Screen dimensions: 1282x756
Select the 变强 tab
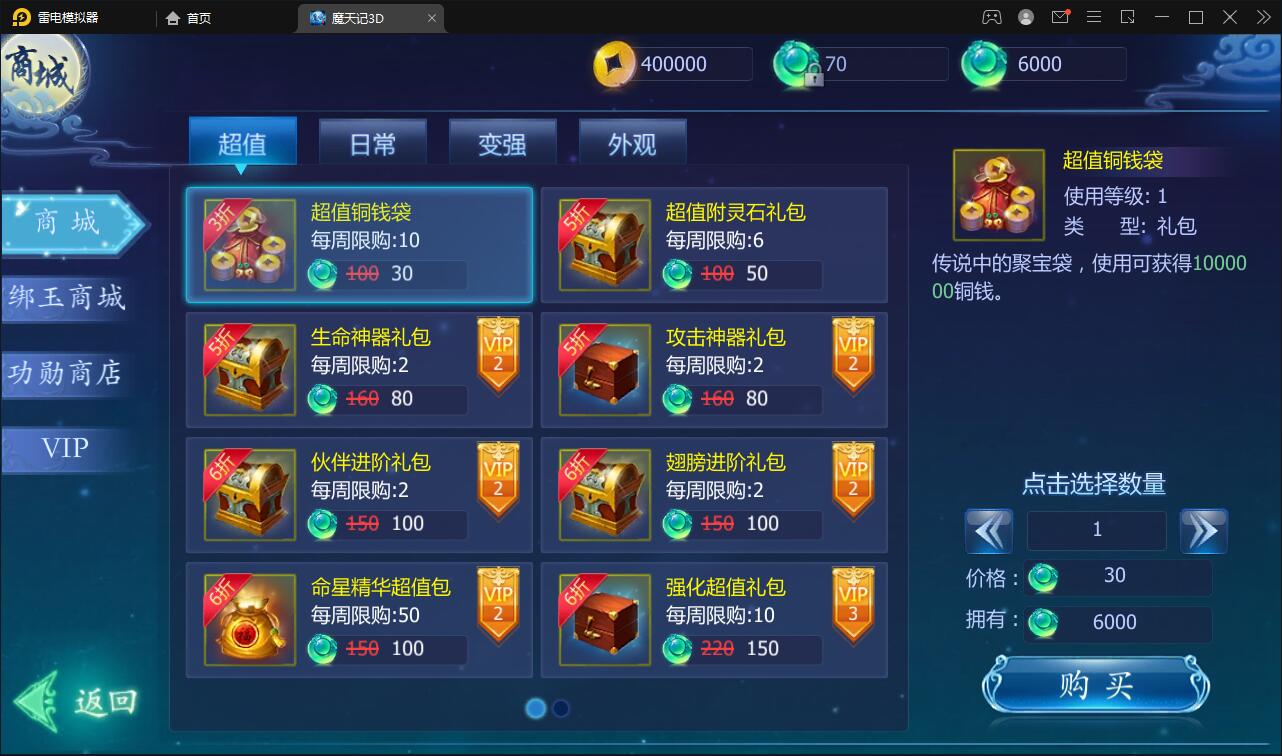(502, 143)
